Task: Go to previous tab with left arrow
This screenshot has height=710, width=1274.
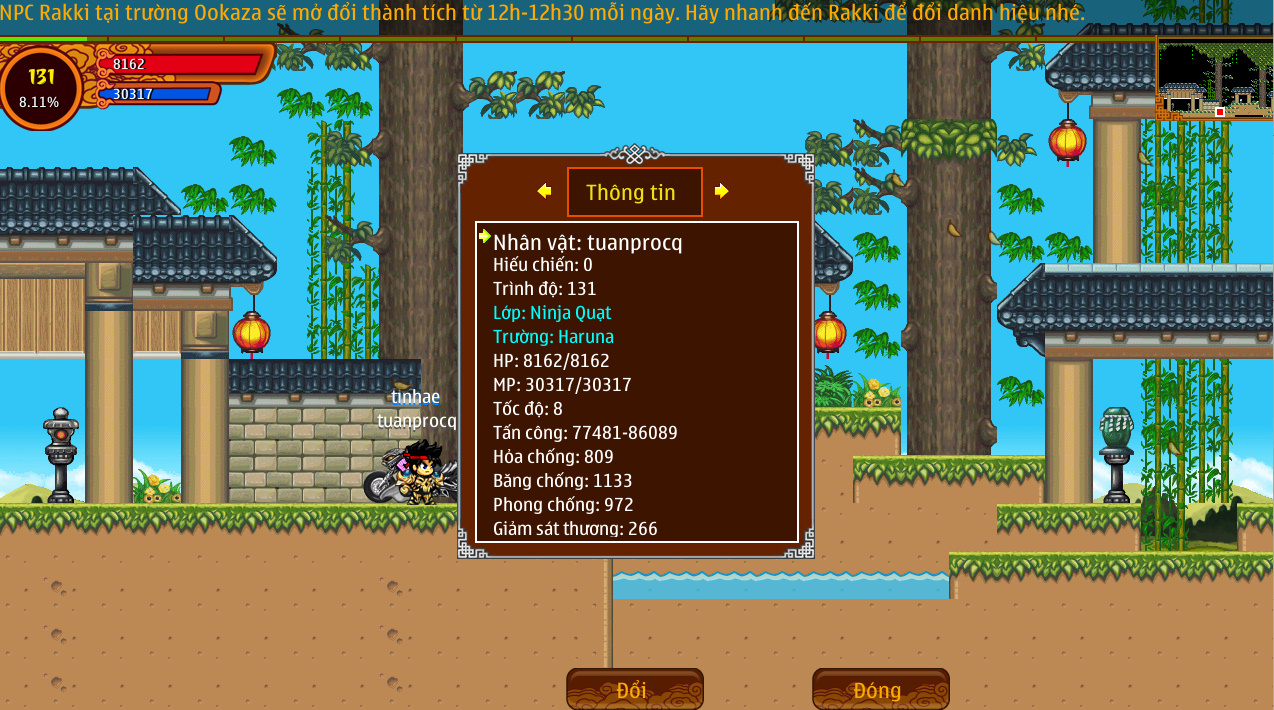Action: [544, 191]
